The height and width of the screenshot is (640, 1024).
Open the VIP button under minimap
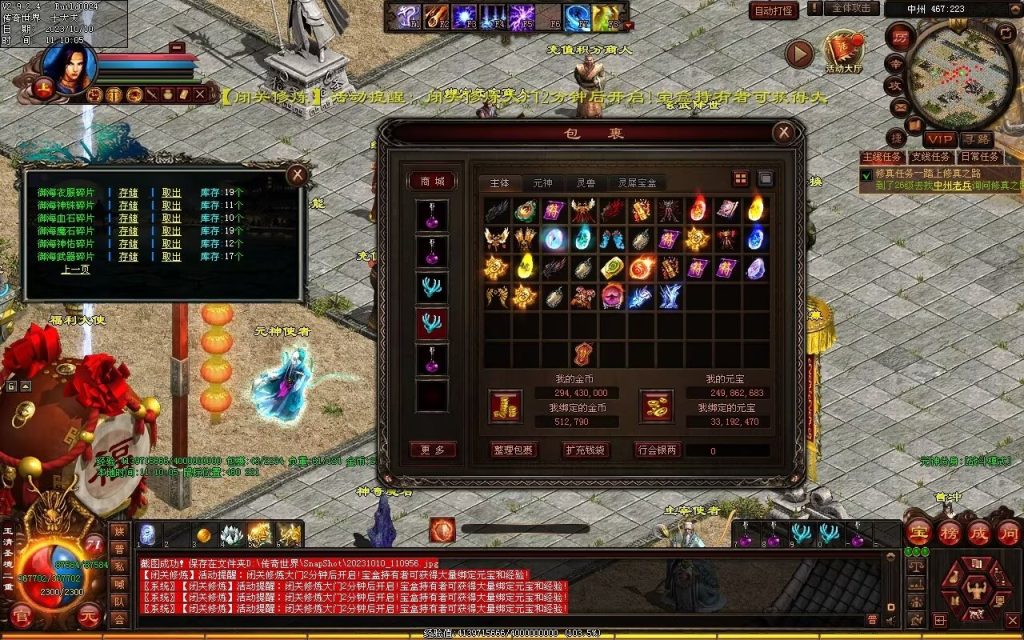coord(939,139)
